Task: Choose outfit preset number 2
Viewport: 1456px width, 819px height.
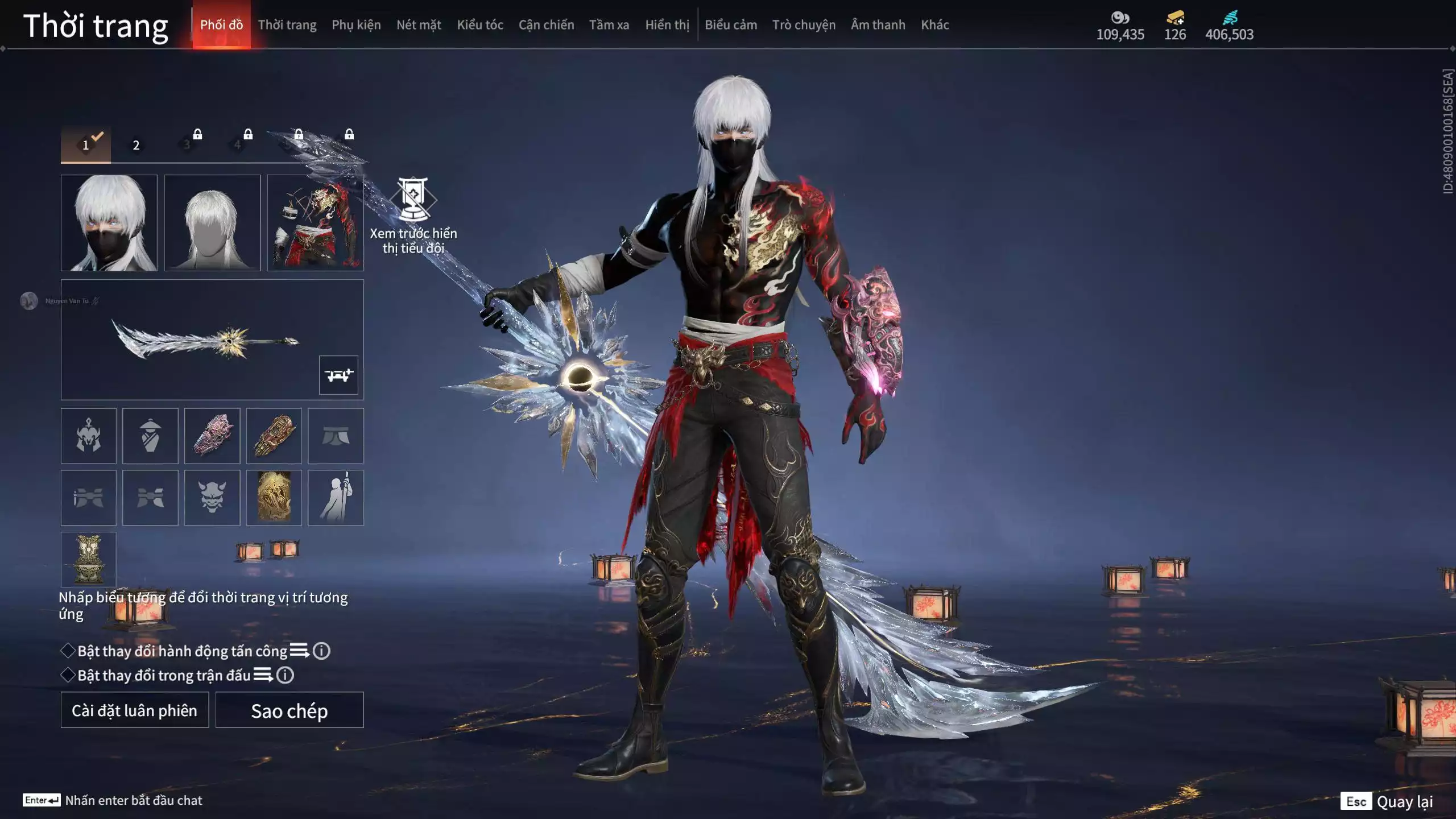Action: (136, 145)
